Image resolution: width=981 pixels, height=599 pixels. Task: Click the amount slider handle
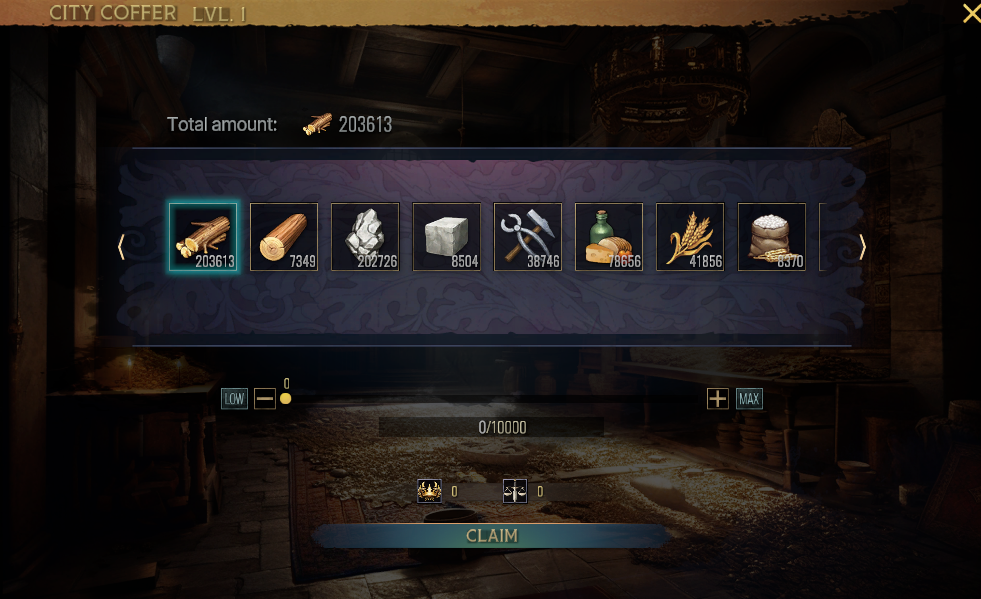[286, 399]
